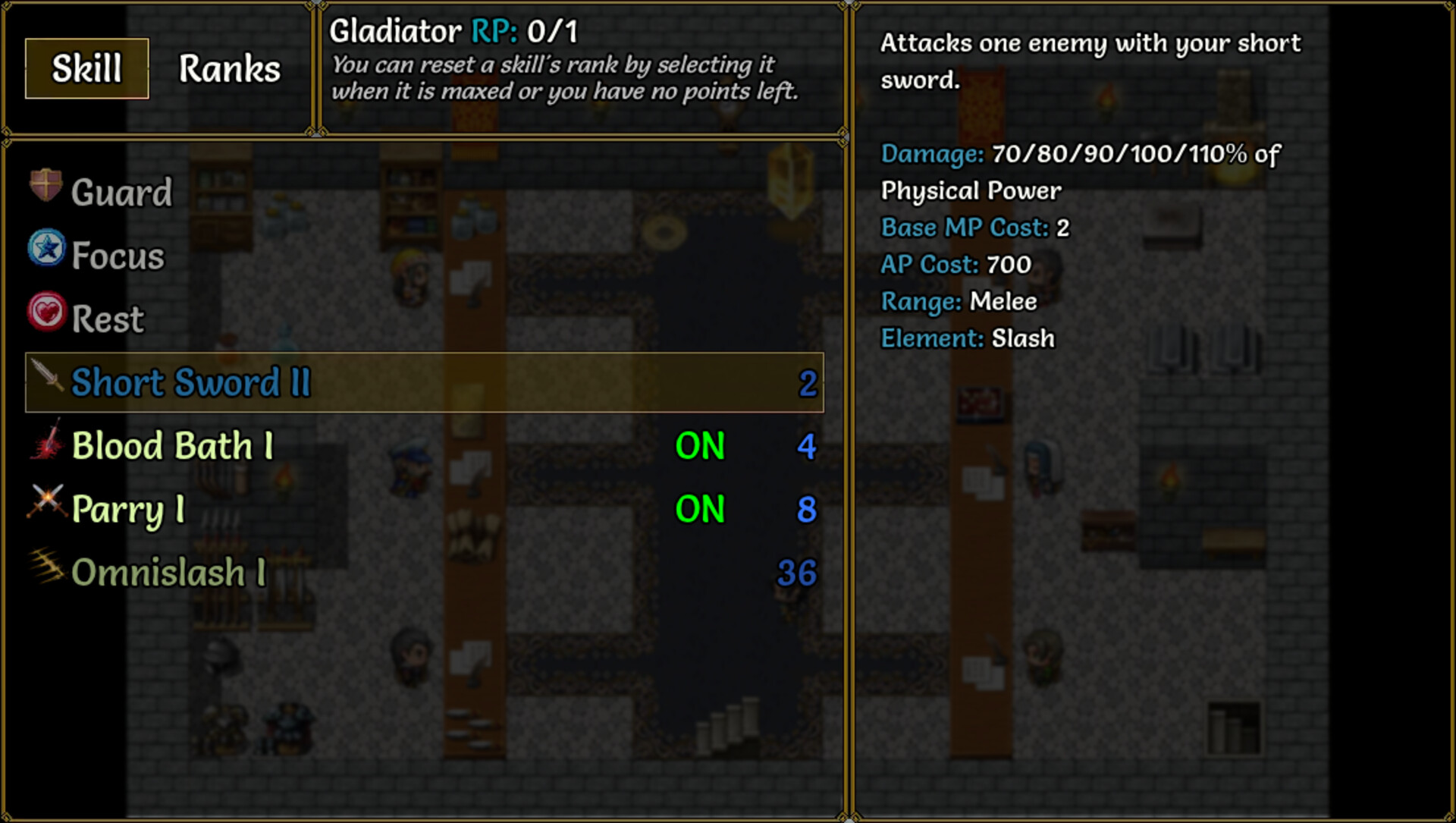Select the Guard skill label text
The width and height of the screenshot is (1456, 823).
click(121, 192)
